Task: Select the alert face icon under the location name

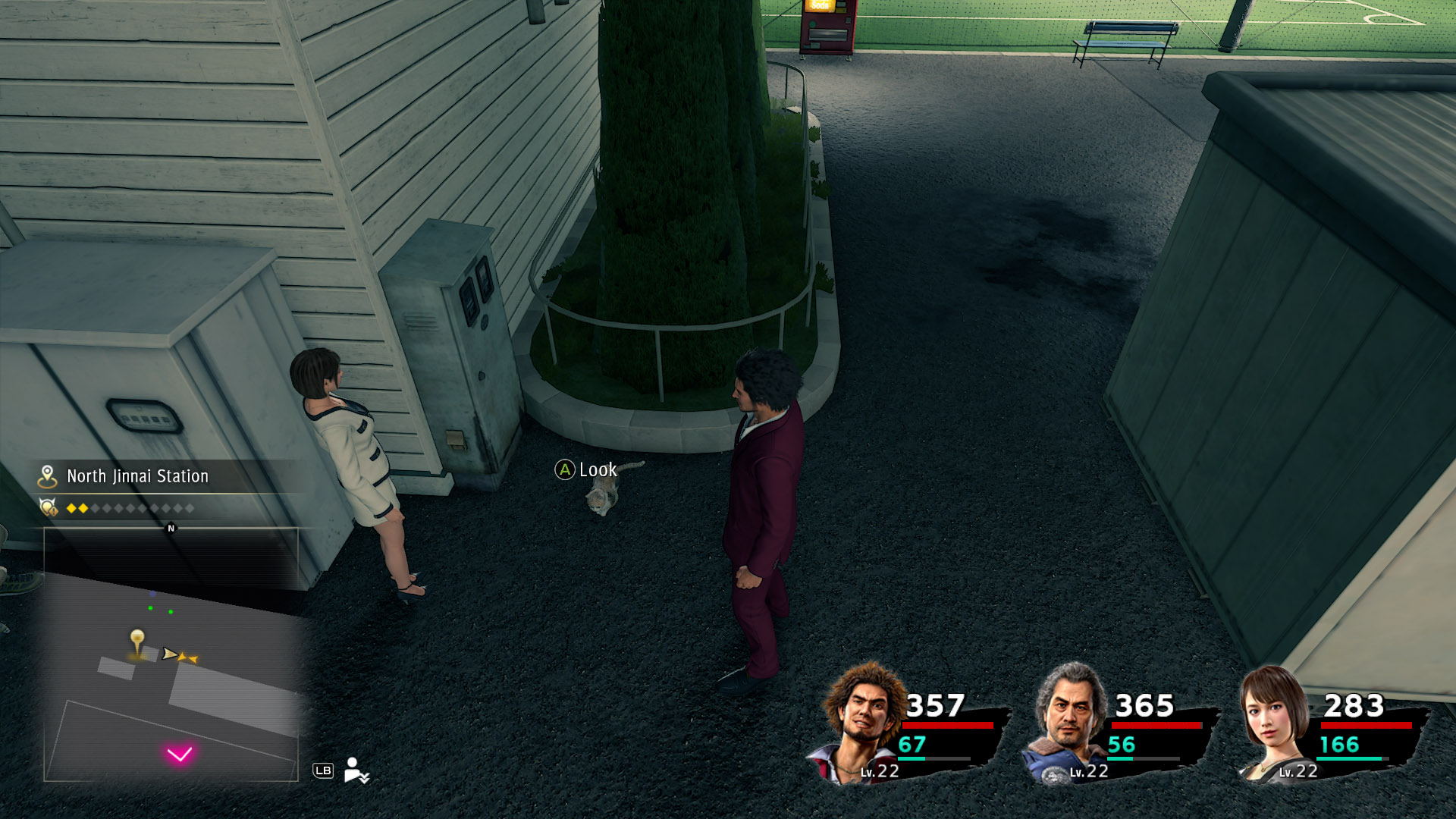Action: point(49,508)
